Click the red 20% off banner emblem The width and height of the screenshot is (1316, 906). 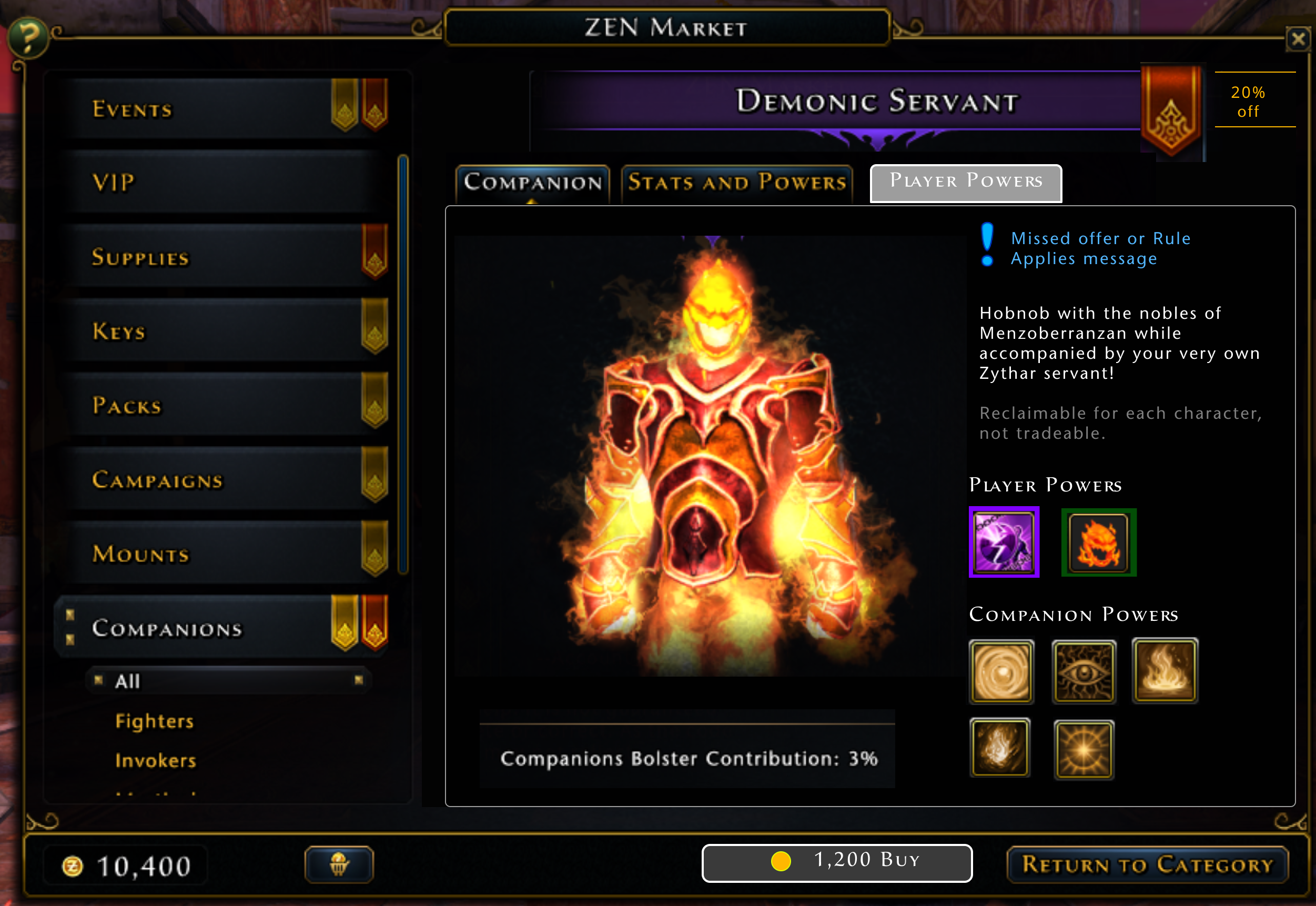coord(1172,110)
